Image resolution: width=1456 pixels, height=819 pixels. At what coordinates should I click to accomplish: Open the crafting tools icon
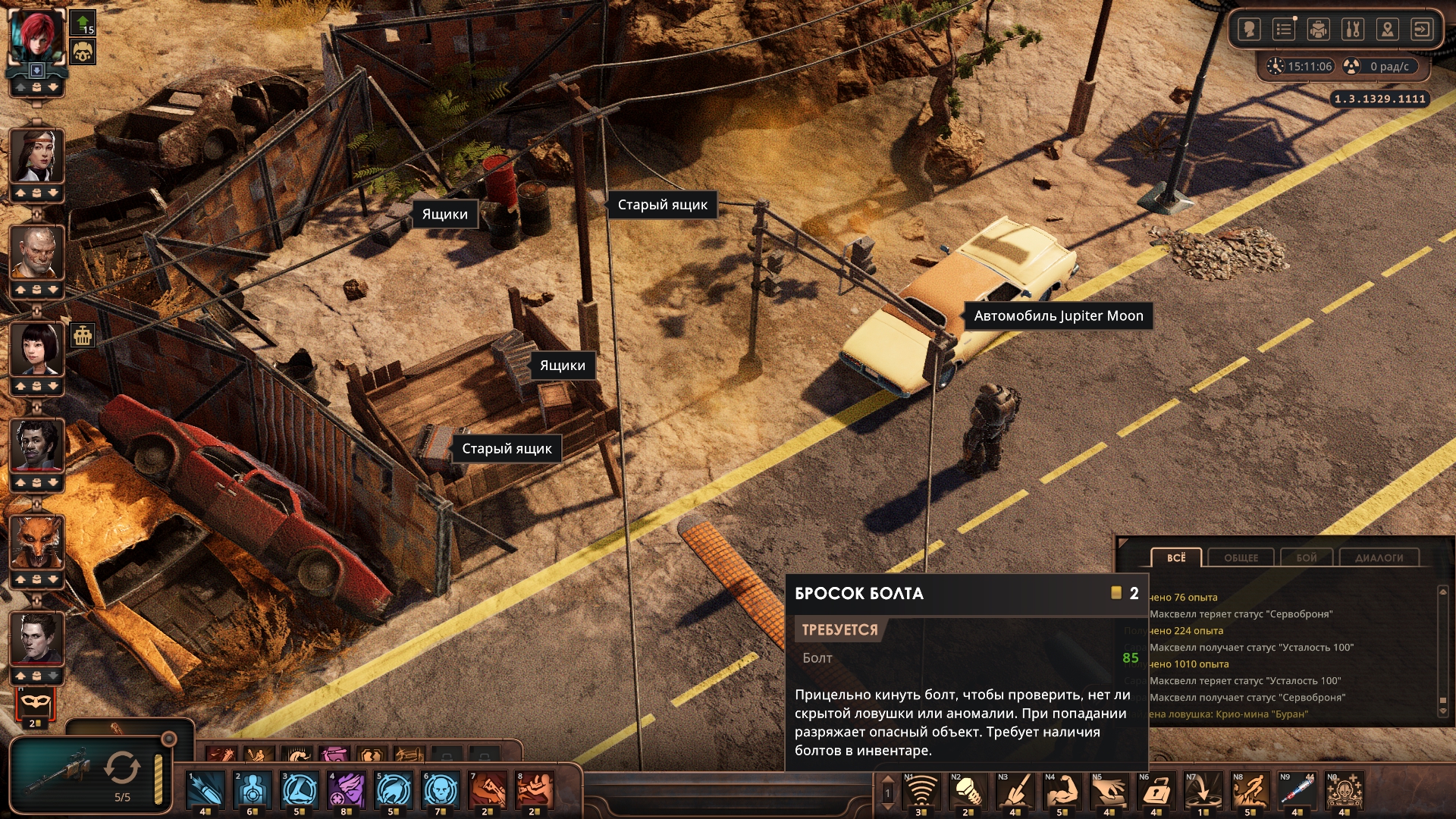1353,30
